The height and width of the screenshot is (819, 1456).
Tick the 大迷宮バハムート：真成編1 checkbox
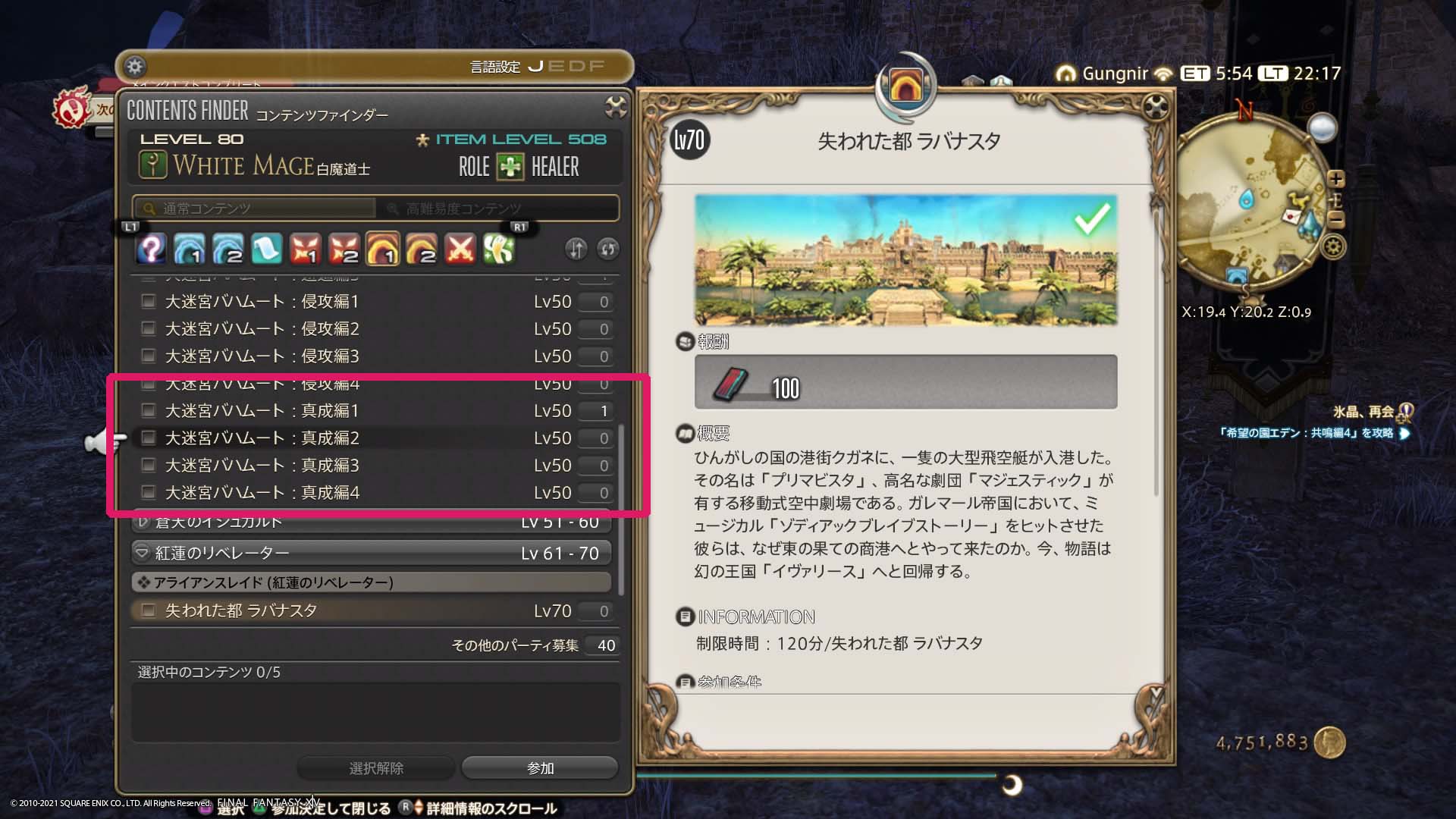pos(149,411)
